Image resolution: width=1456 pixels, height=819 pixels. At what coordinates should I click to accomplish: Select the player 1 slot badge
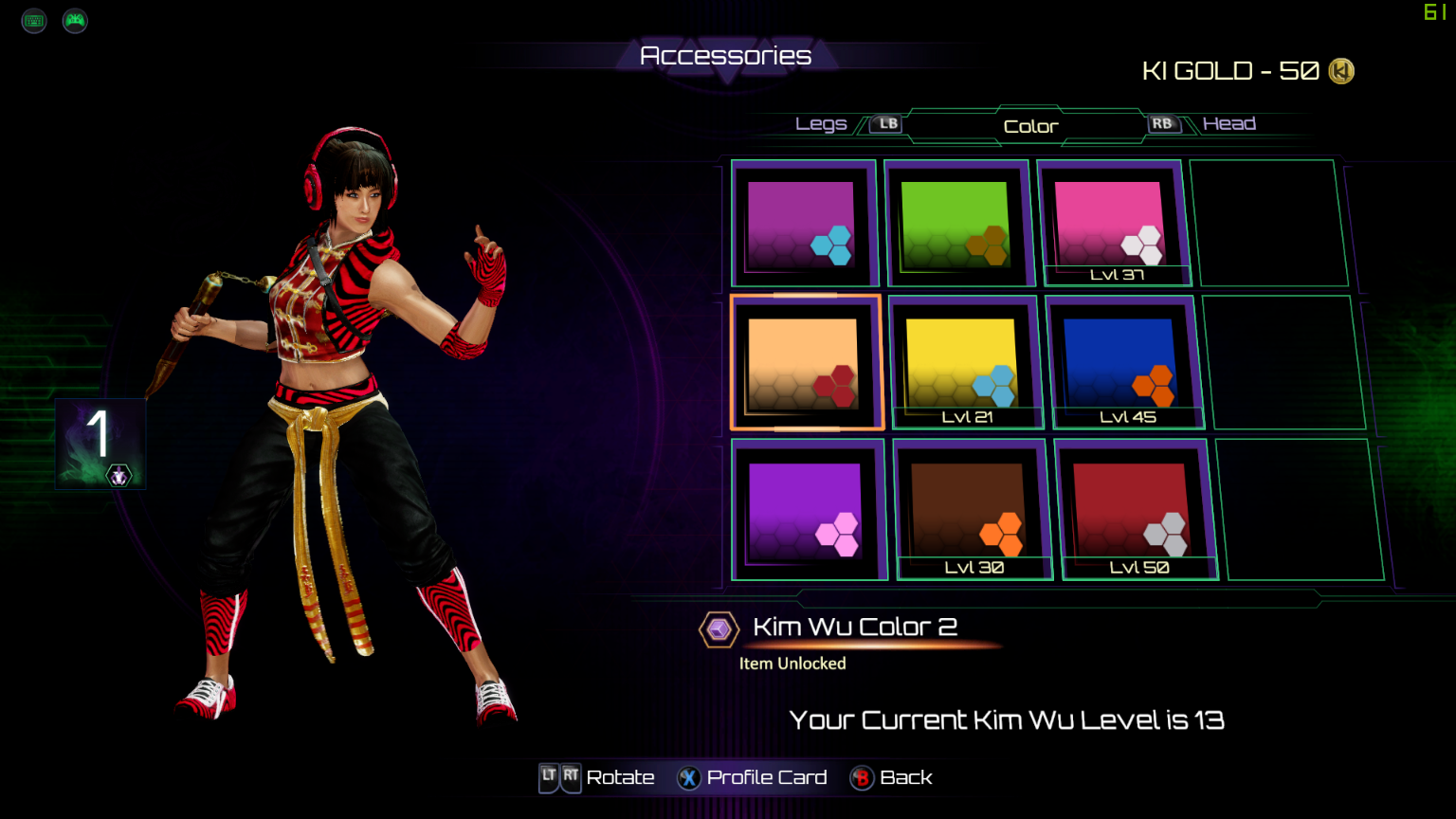click(100, 444)
